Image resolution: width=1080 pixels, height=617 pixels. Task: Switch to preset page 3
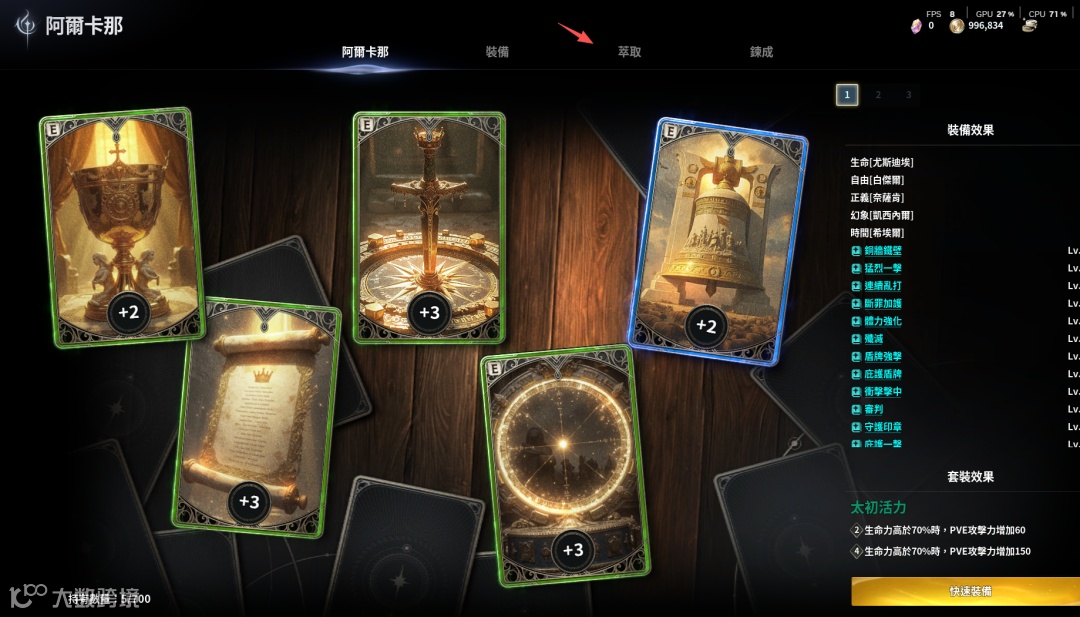click(x=908, y=95)
